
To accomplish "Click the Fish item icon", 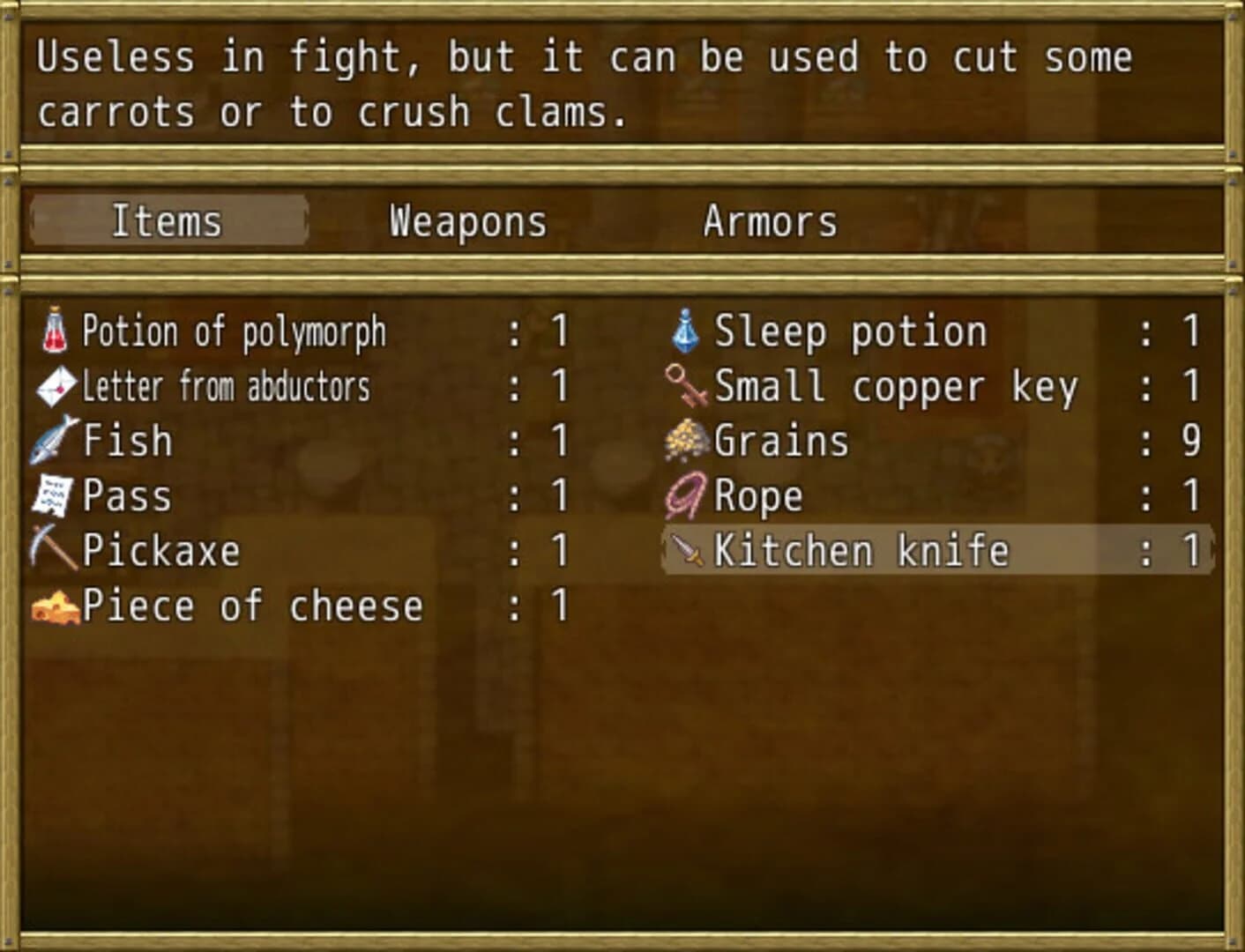I will pos(53,441).
